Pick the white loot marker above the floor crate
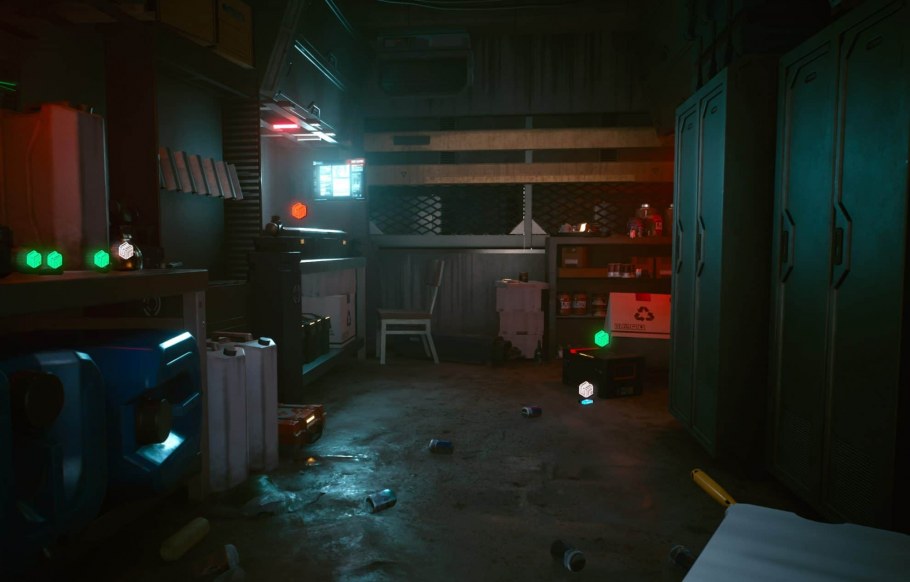Image resolution: width=910 pixels, height=582 pixels. [x=586, y=389]
